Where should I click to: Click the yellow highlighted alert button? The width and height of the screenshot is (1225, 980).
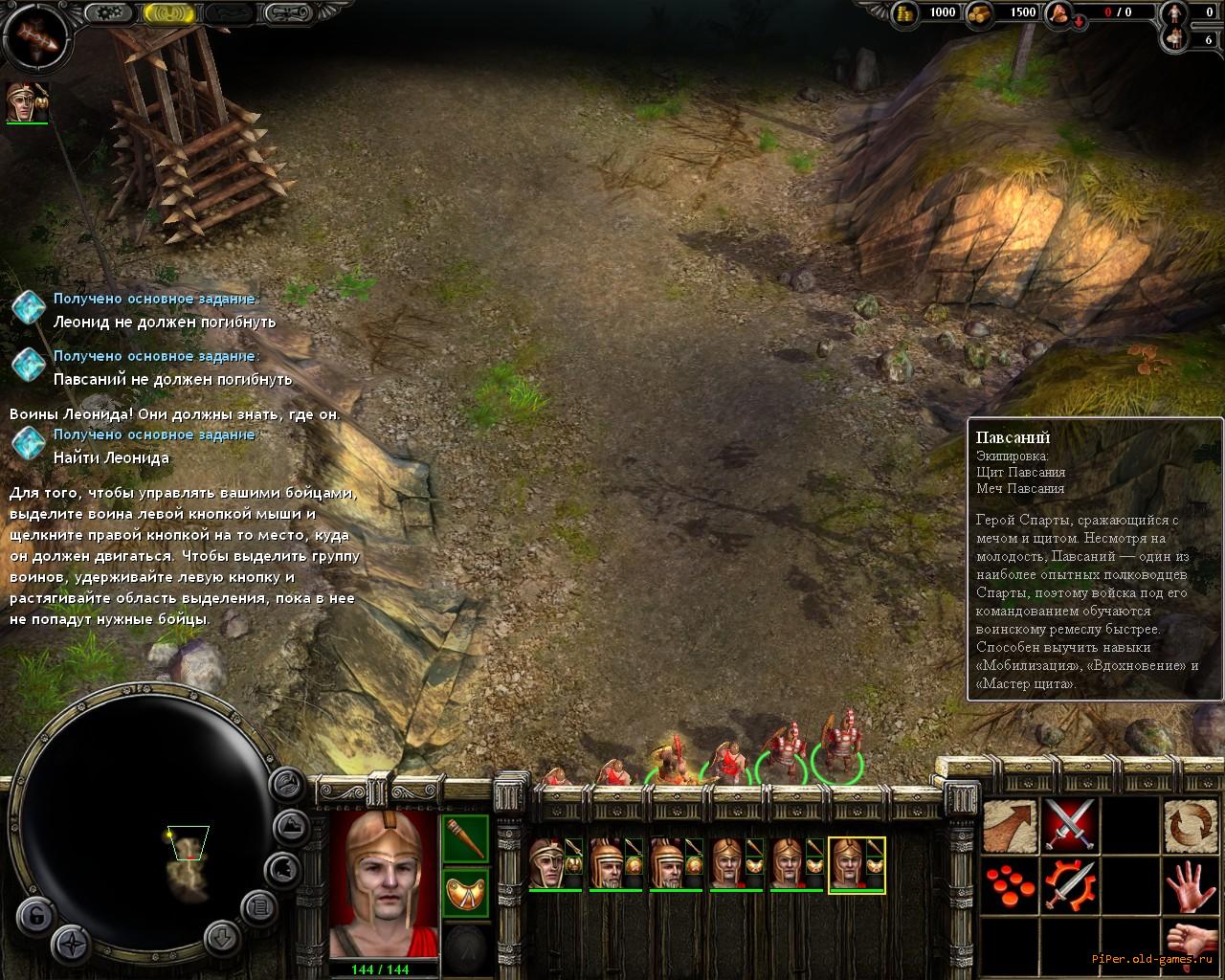pyautogui.click(x=171, y=13)
